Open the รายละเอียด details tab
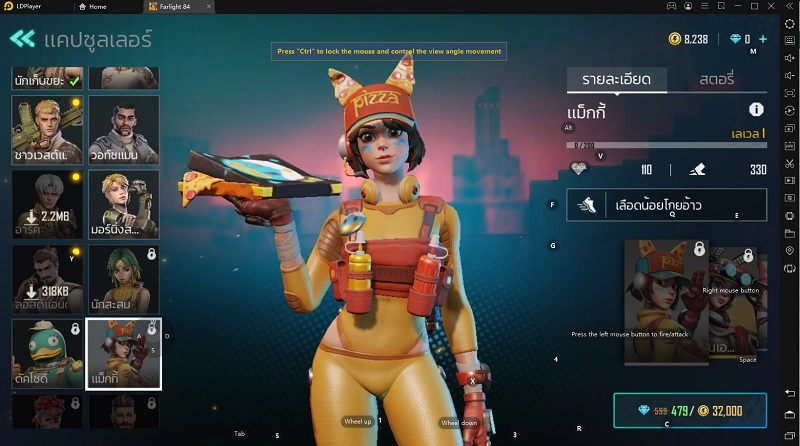800x446 pixels. [609, 78]
